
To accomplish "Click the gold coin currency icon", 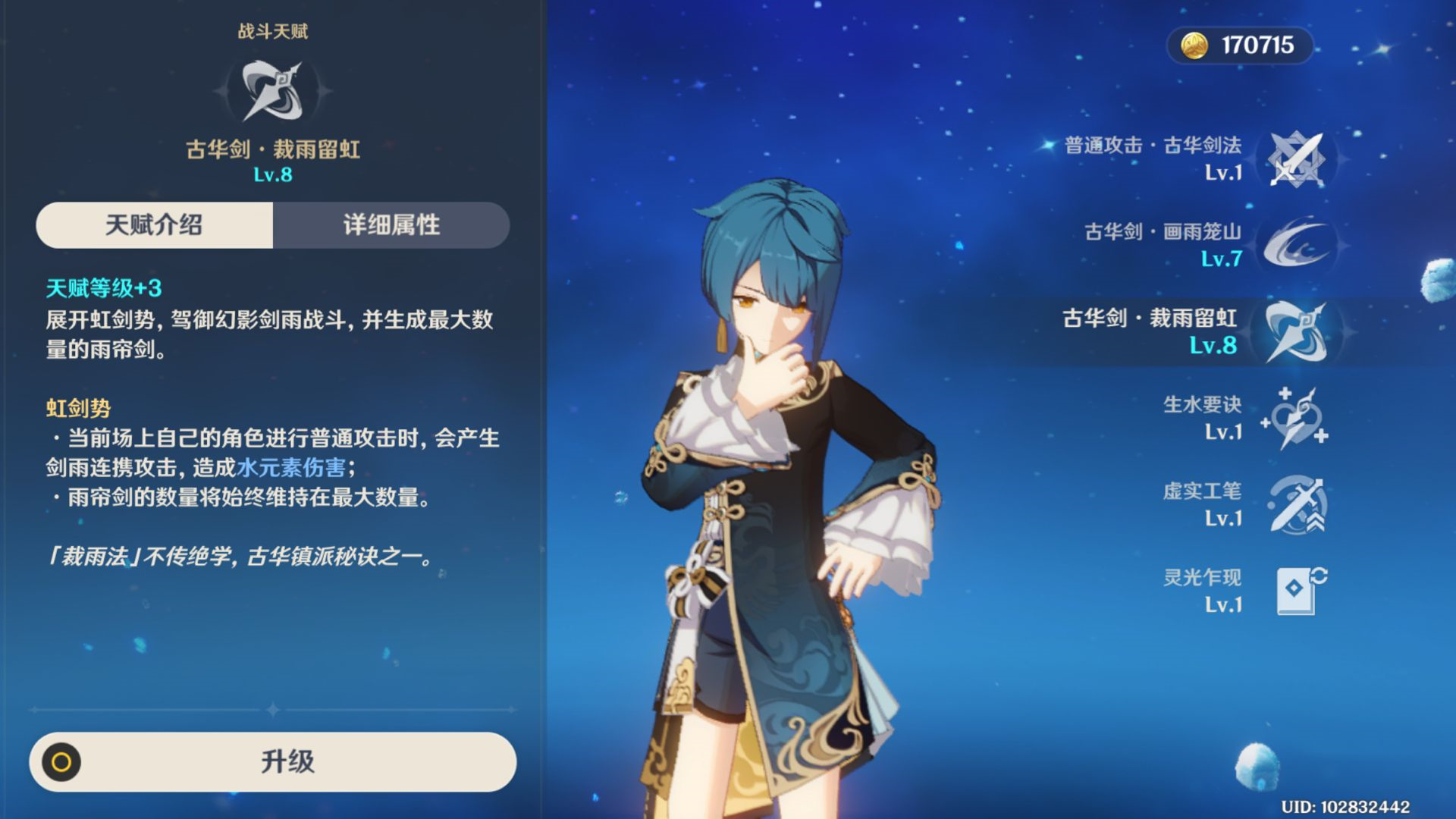I will tap(1195, 45).
